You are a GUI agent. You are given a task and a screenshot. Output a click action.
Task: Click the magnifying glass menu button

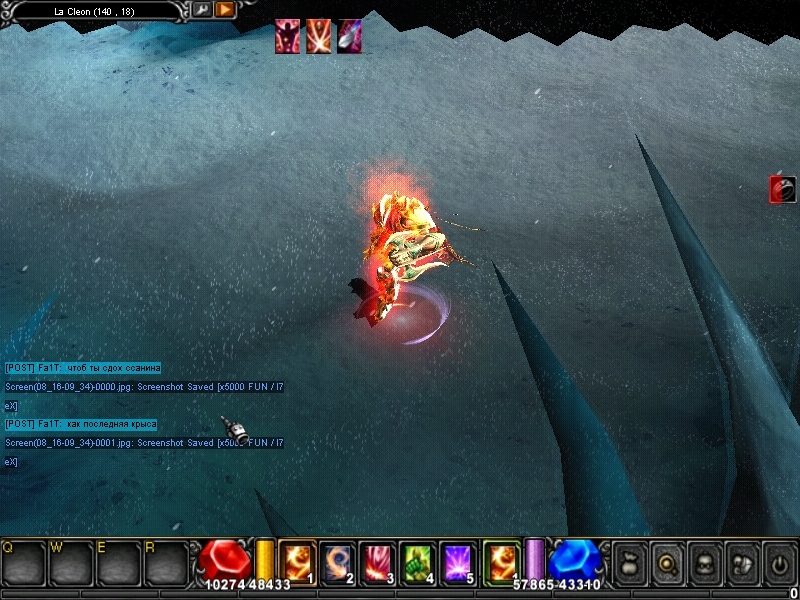(666, 562)
